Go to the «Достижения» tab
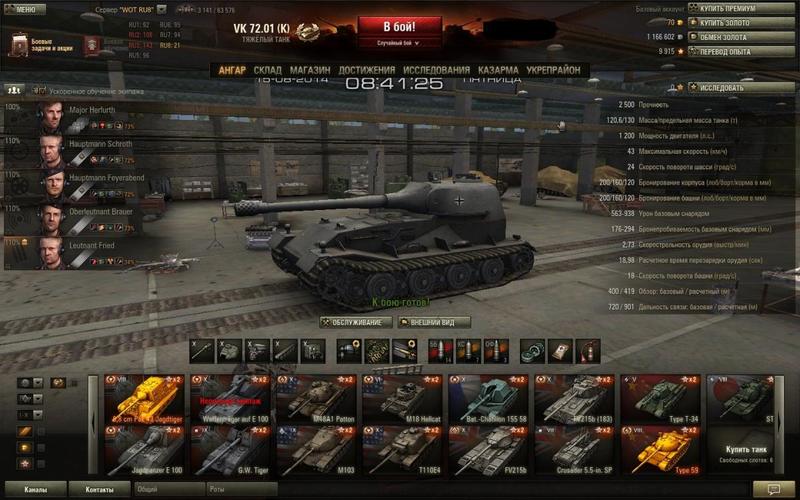The width and height of the screenshot is (800, 500). point(366,70)
